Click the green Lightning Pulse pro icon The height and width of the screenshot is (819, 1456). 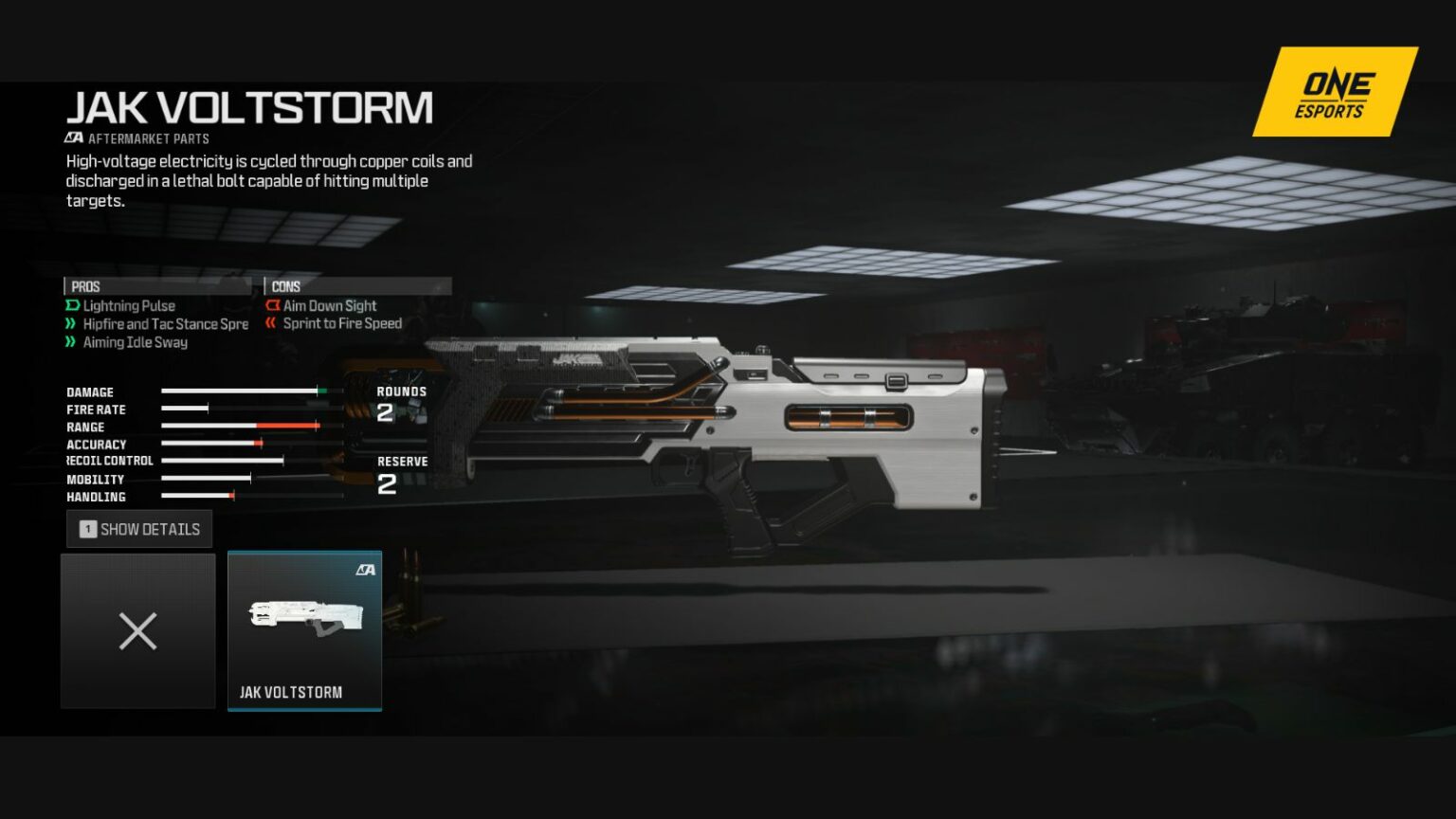click(x=71, y=305)
